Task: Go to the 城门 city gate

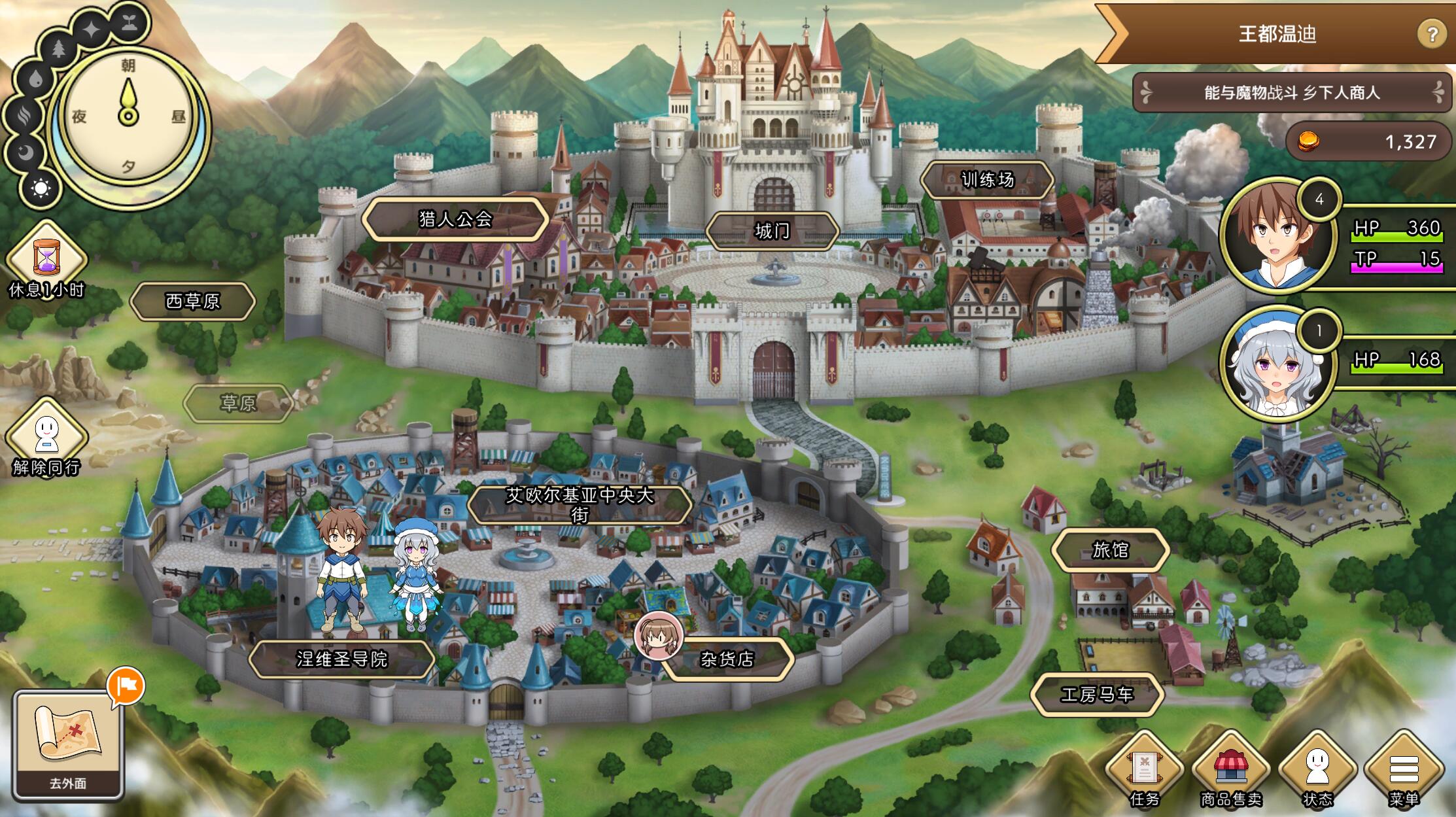Action: tap(772, 231)
